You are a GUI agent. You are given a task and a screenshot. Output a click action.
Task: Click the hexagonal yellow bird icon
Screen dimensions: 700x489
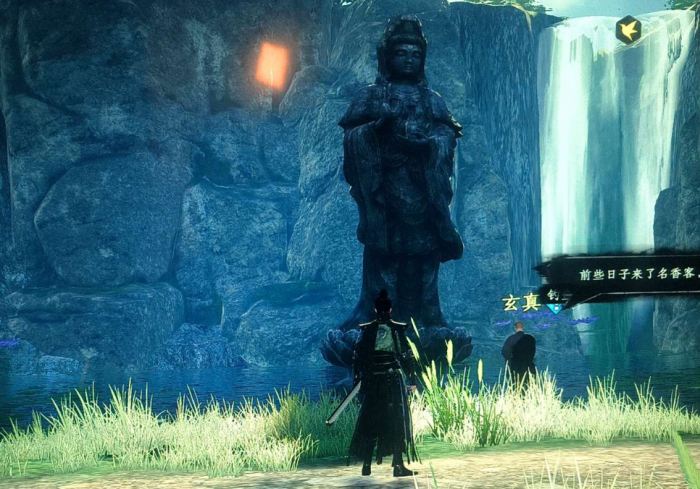coord(628,30)
